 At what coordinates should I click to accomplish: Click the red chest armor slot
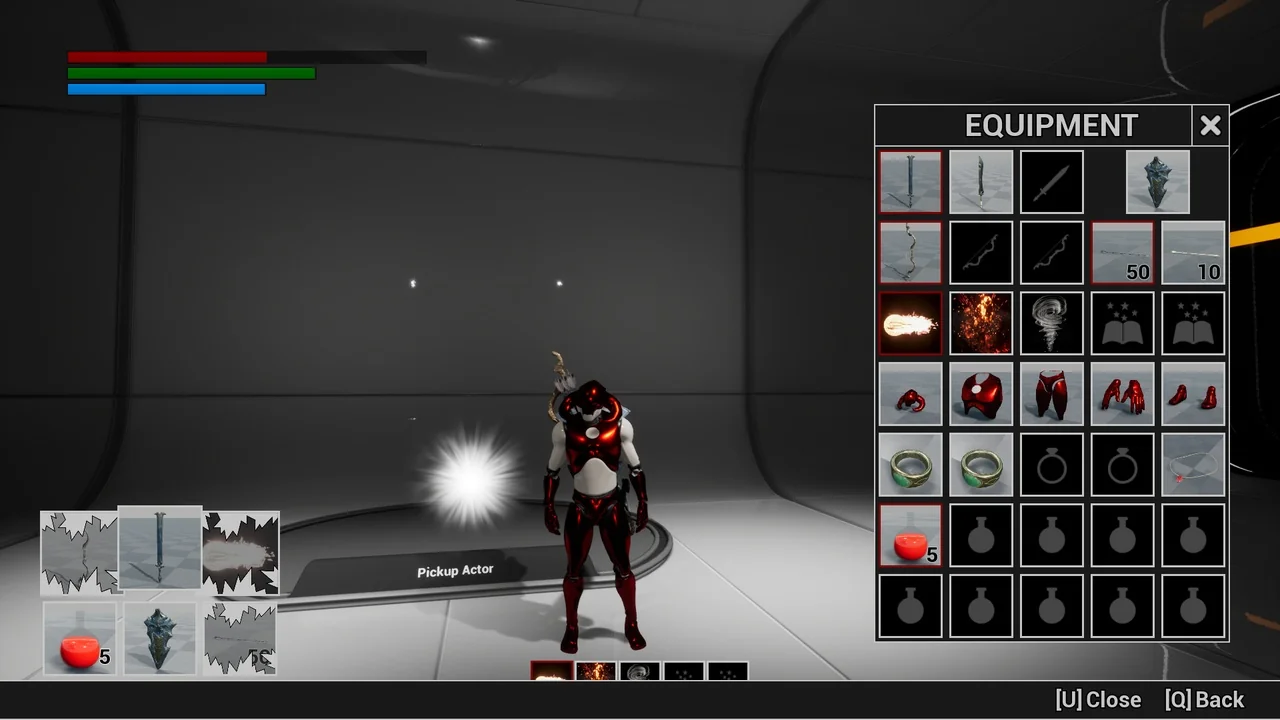981,394
